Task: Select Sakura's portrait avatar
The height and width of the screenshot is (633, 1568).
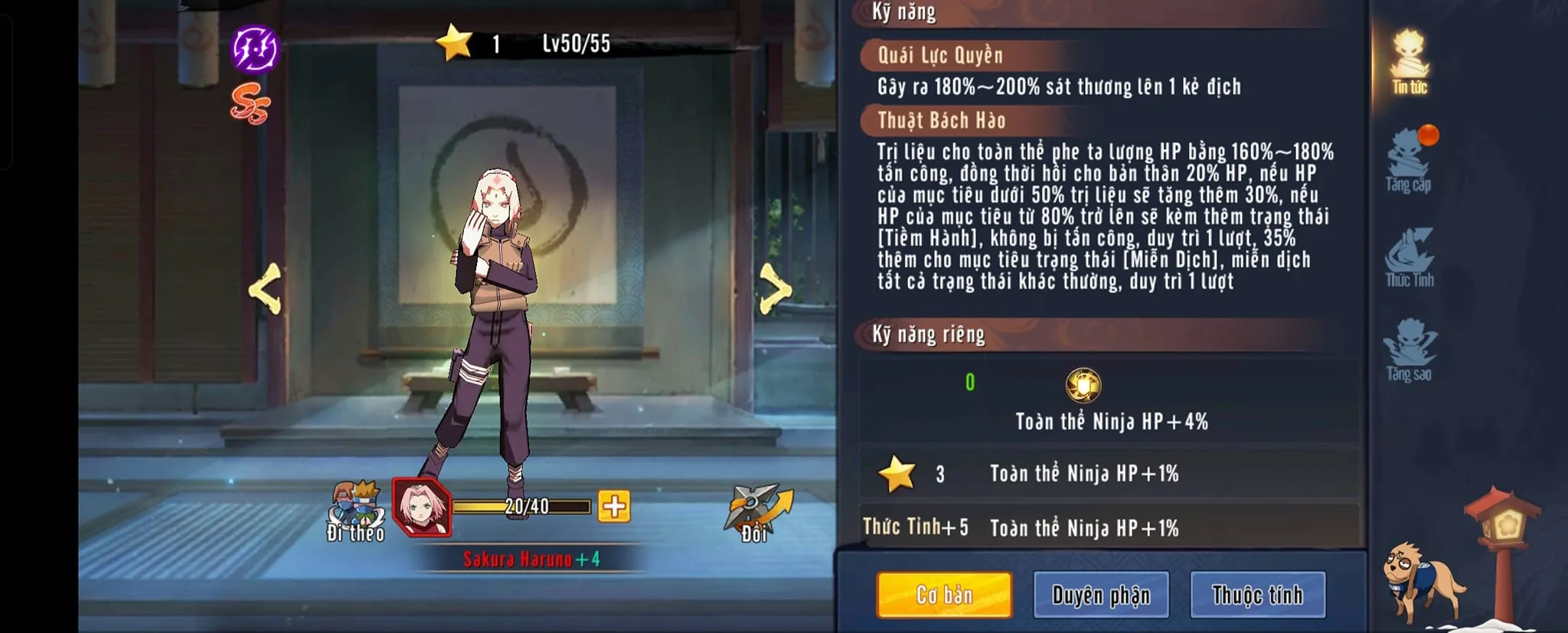Action: tap(421, 507)
